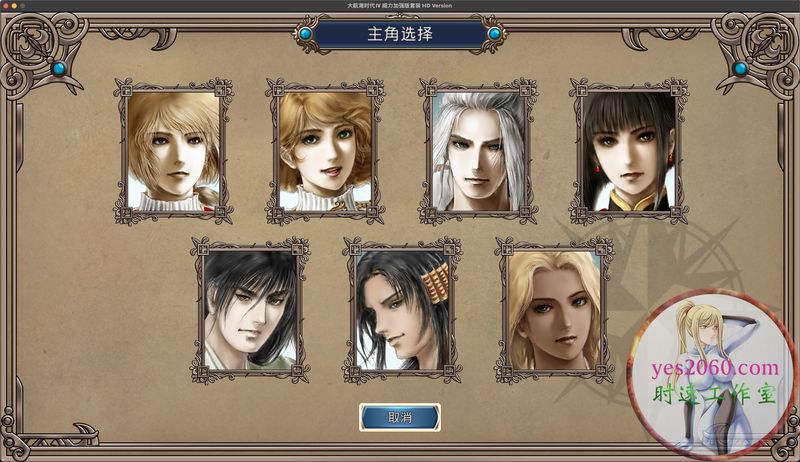The image size is (800, 462).
Task: Minimize the window with the yellow button
Action: [15, 5]
